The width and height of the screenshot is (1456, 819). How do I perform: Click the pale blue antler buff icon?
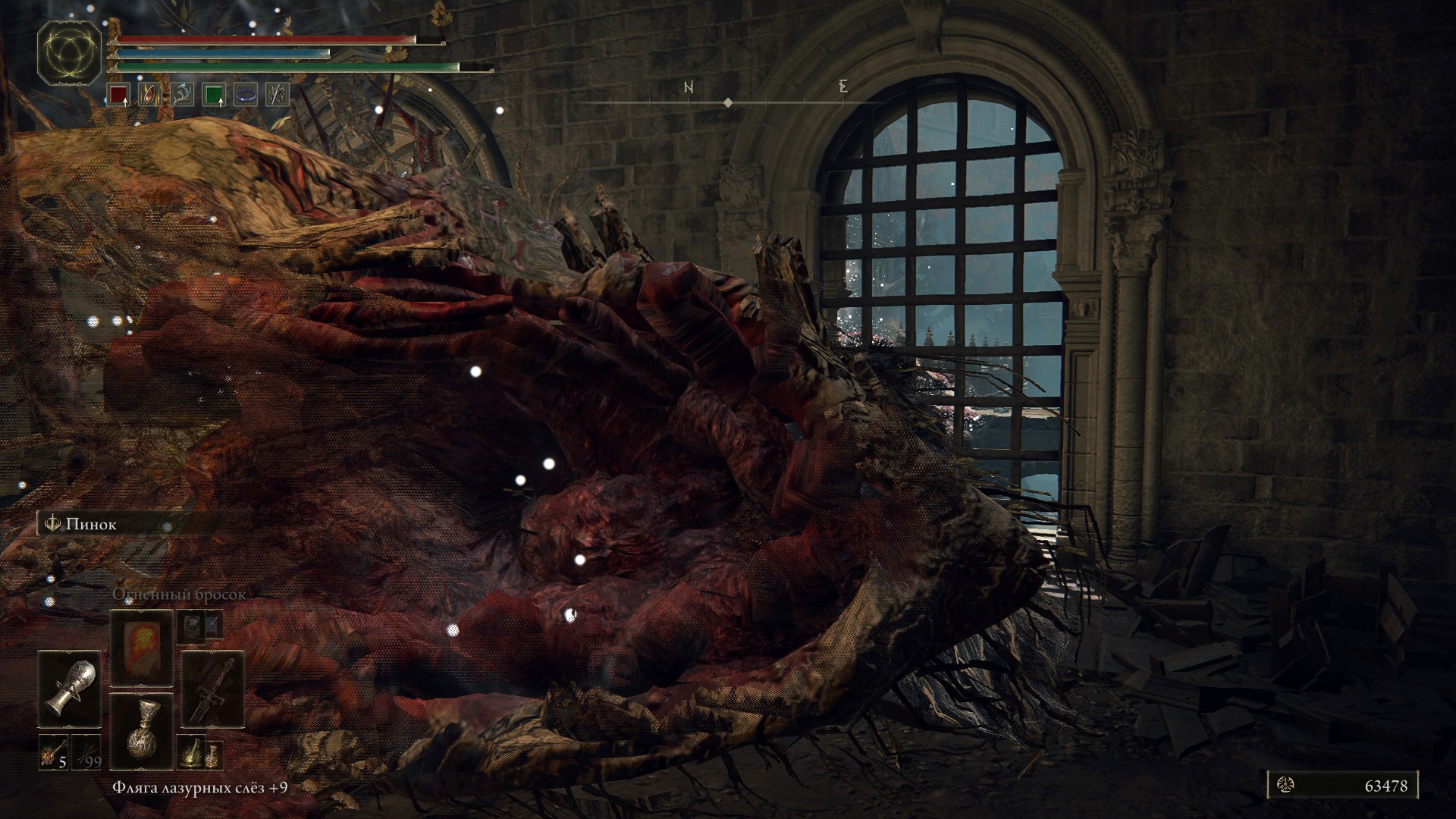(x=183, y=95)
